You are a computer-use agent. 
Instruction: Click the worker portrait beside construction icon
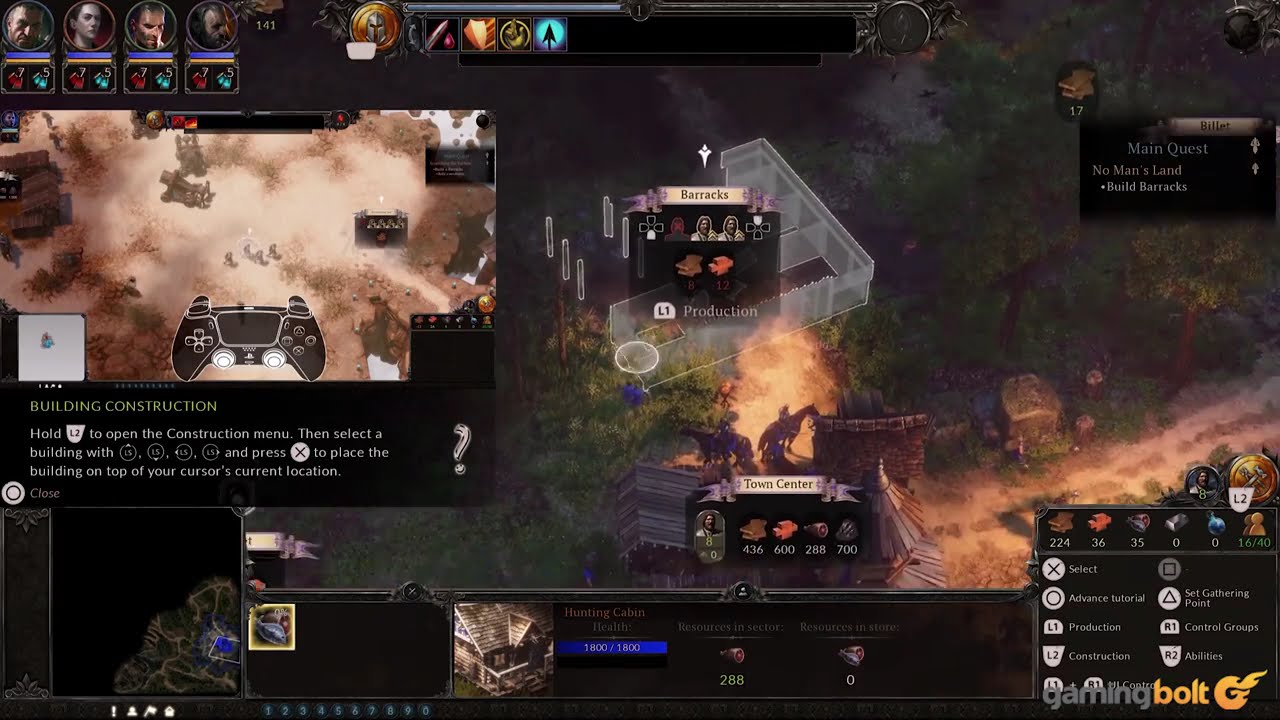click(x=1203, y=483)
